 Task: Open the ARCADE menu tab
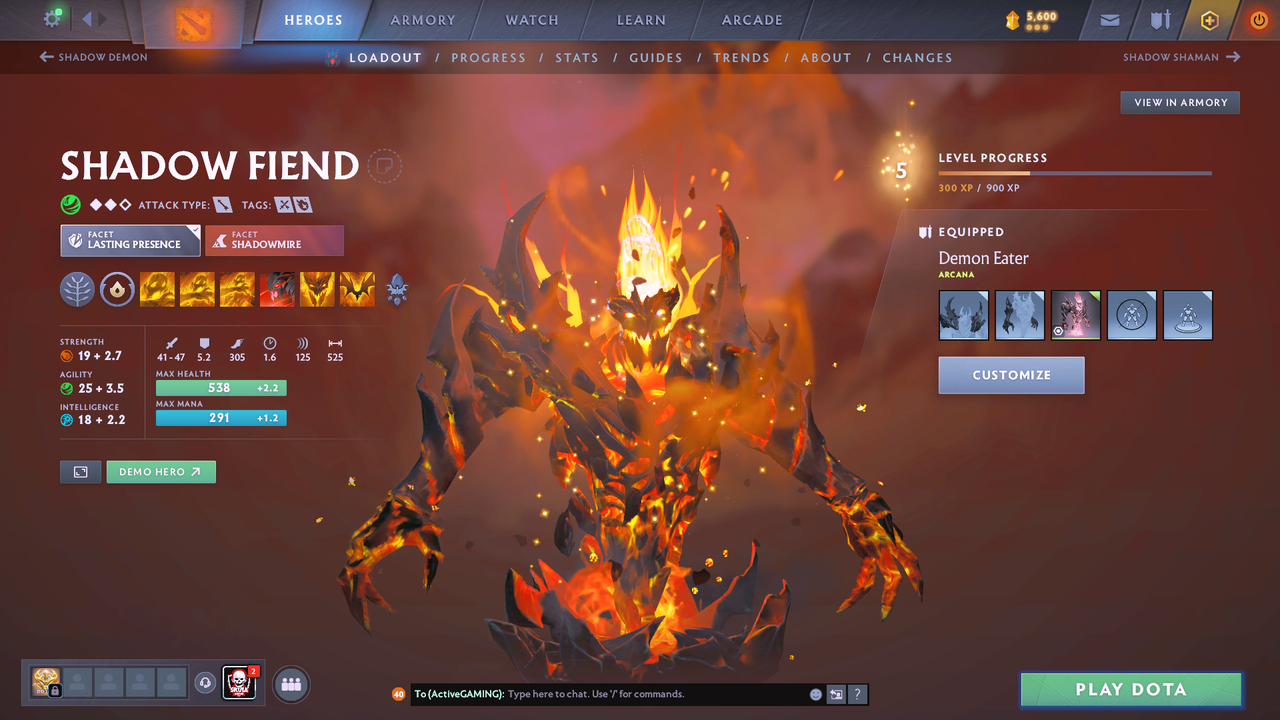point(751,19)
